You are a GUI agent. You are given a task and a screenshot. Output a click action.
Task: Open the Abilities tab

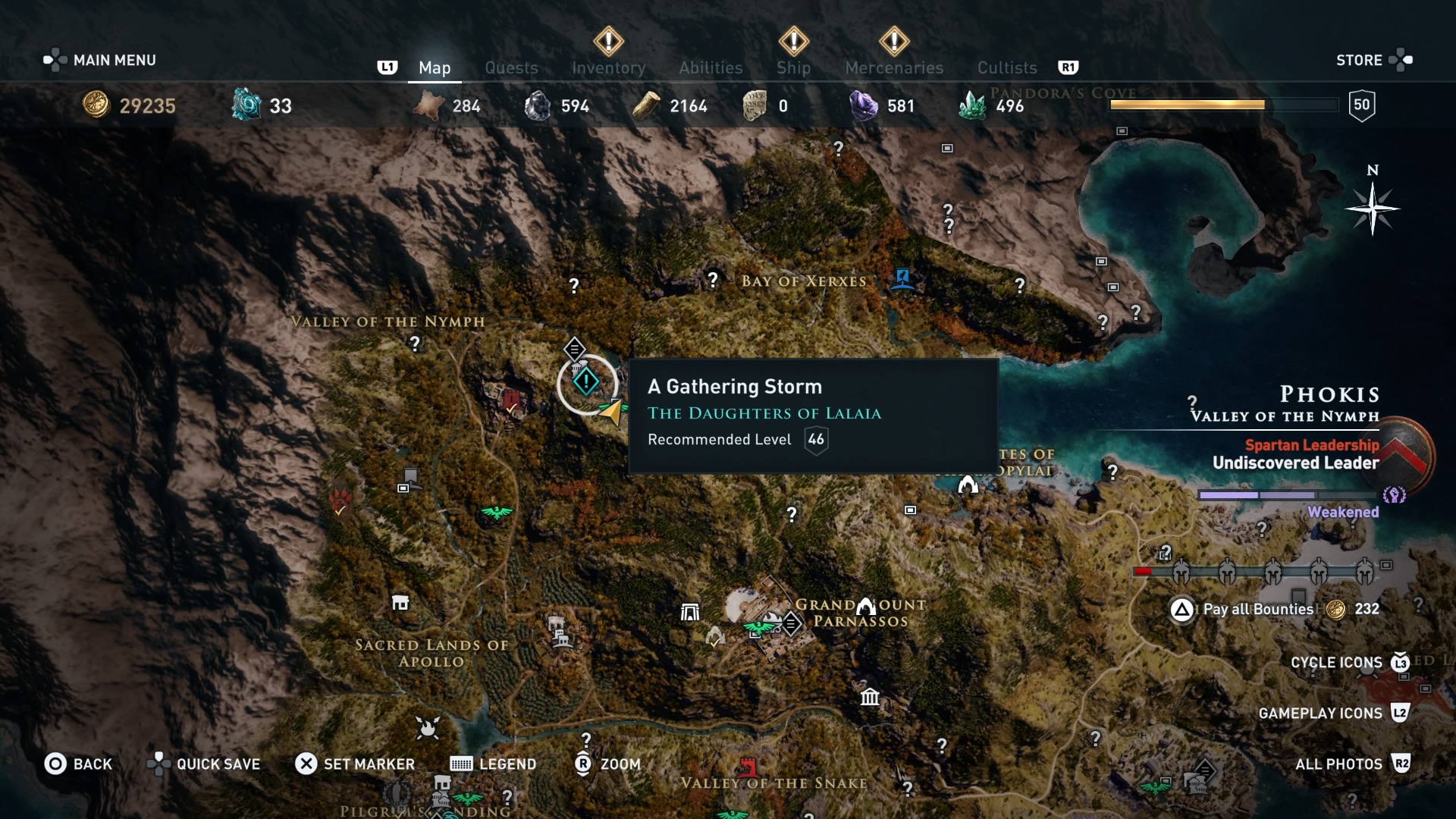[711, 67]
